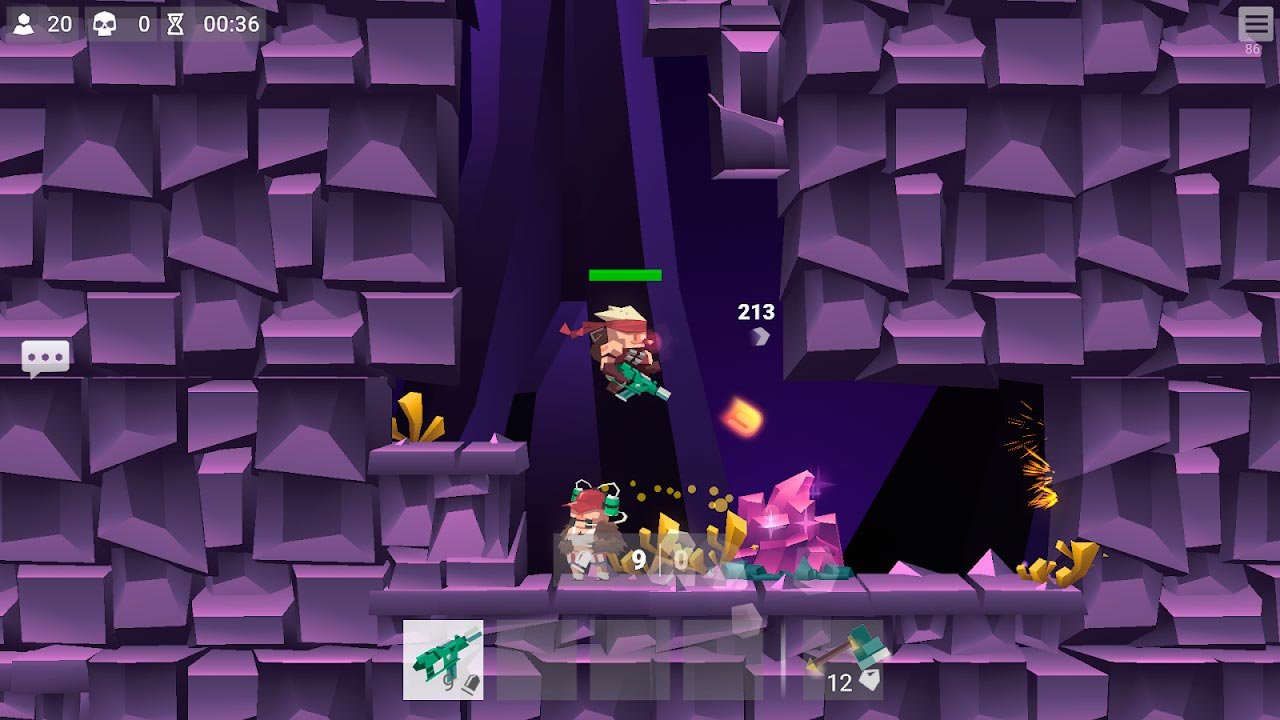Screen dimensions: 1280x720
Task: Open the hamburger menu button
Action: point(1255,25)
